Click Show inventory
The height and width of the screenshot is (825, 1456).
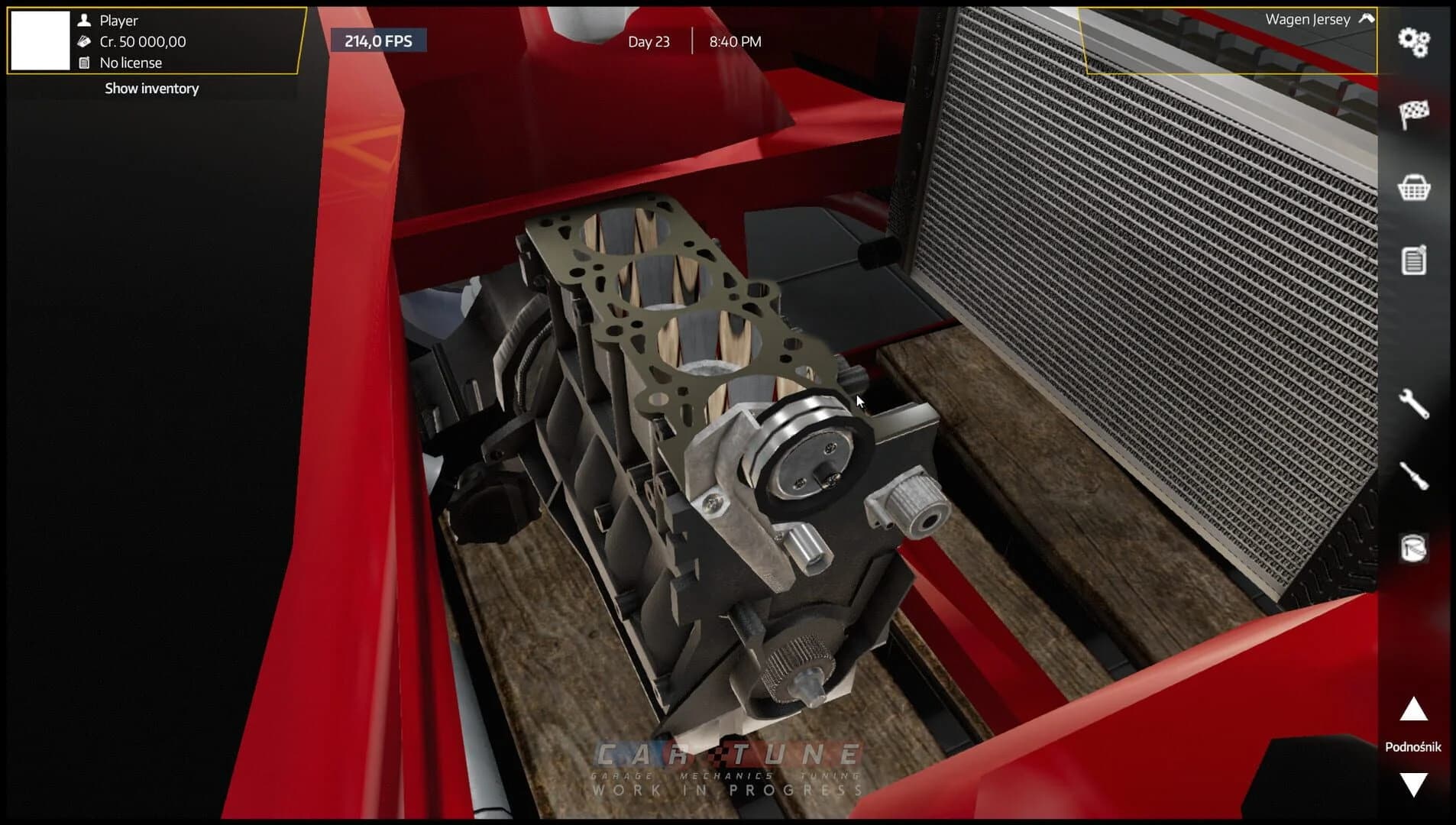[x=150, y=89]
